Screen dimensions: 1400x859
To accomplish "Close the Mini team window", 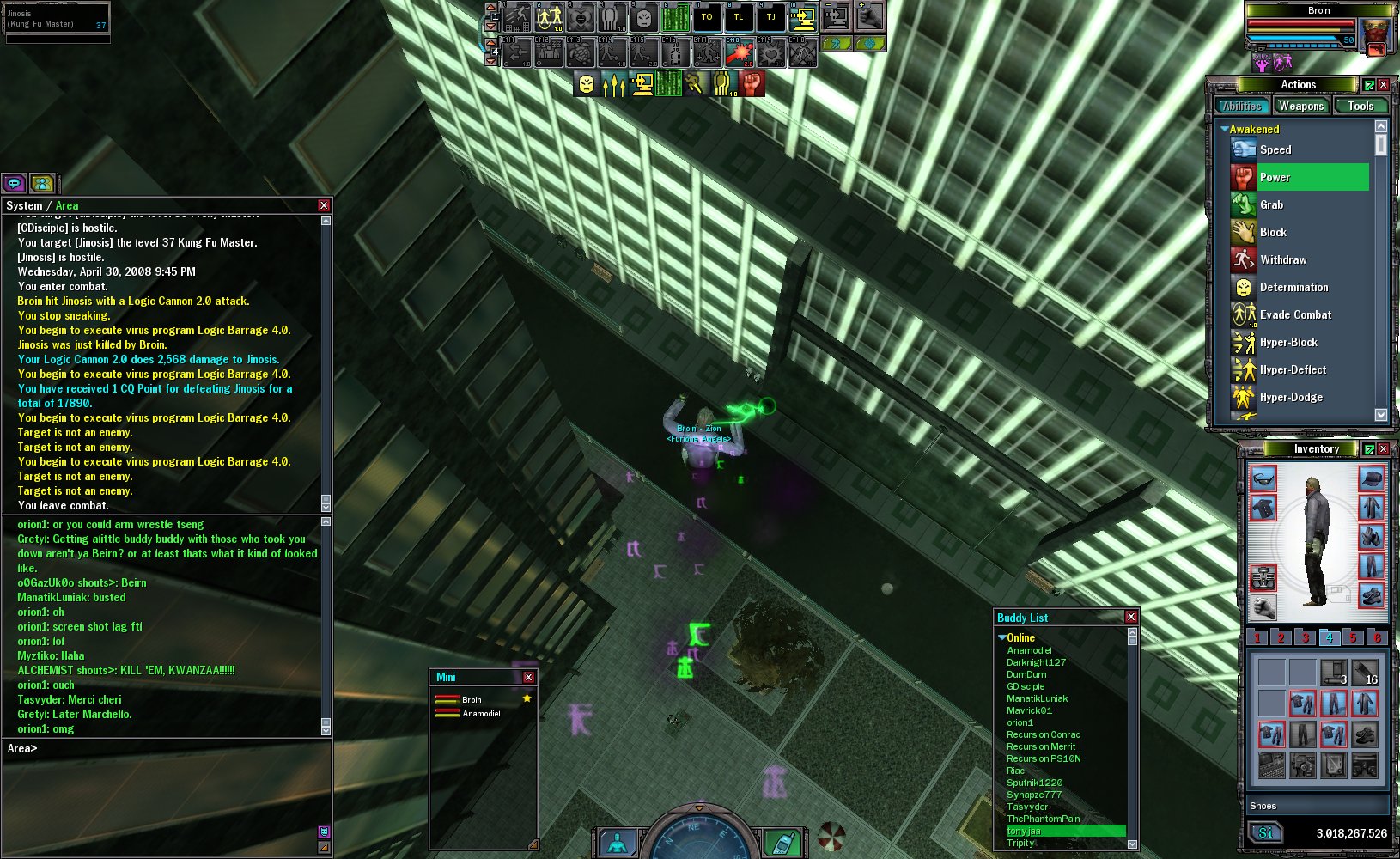I will (x=528, y=677).
